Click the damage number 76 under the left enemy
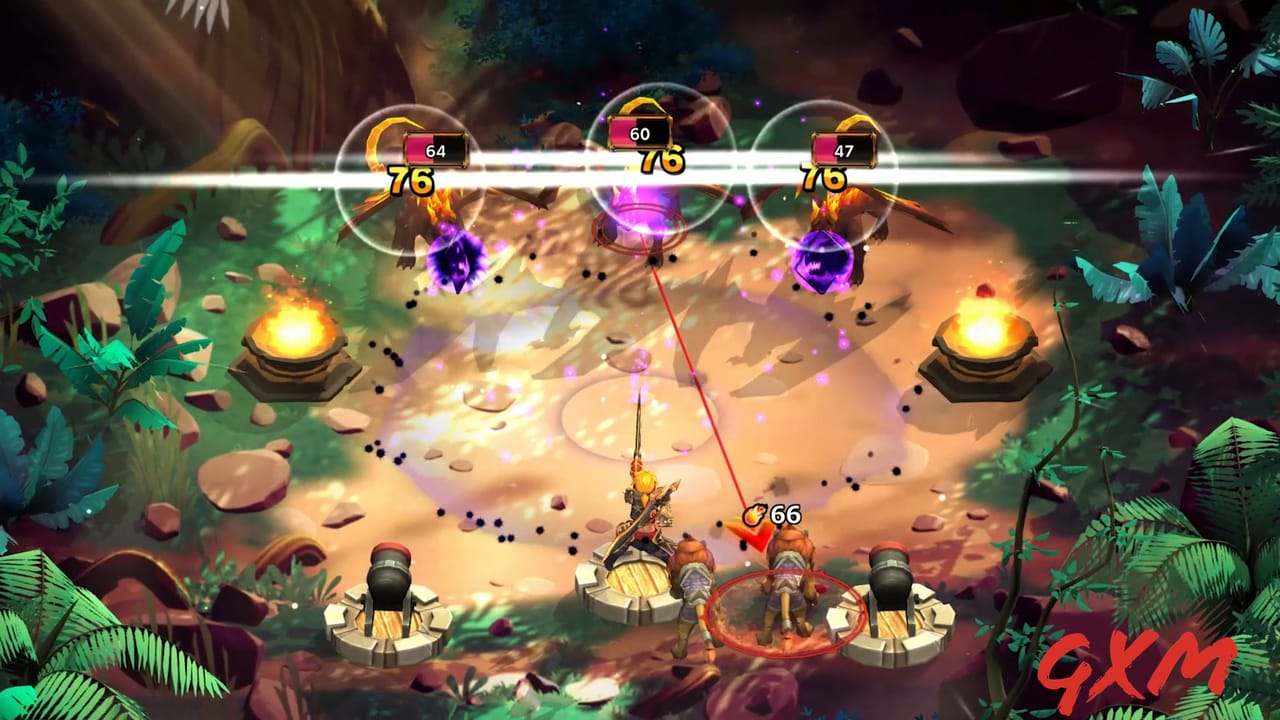Image resolution: width=1280 pixels, height=720 pixels. click(408, 180)
